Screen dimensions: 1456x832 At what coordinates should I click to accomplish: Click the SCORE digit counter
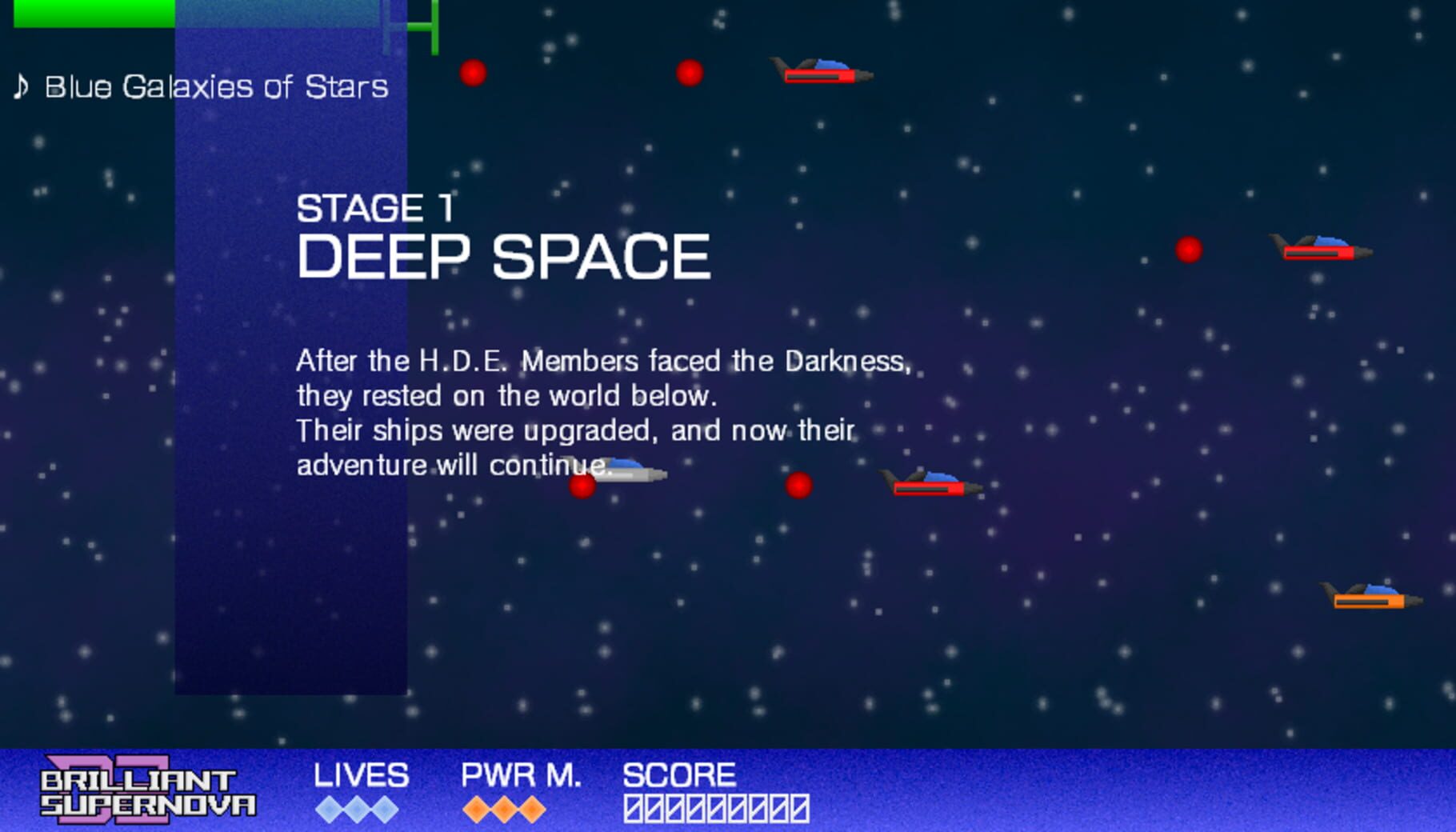tap(718, 810)
